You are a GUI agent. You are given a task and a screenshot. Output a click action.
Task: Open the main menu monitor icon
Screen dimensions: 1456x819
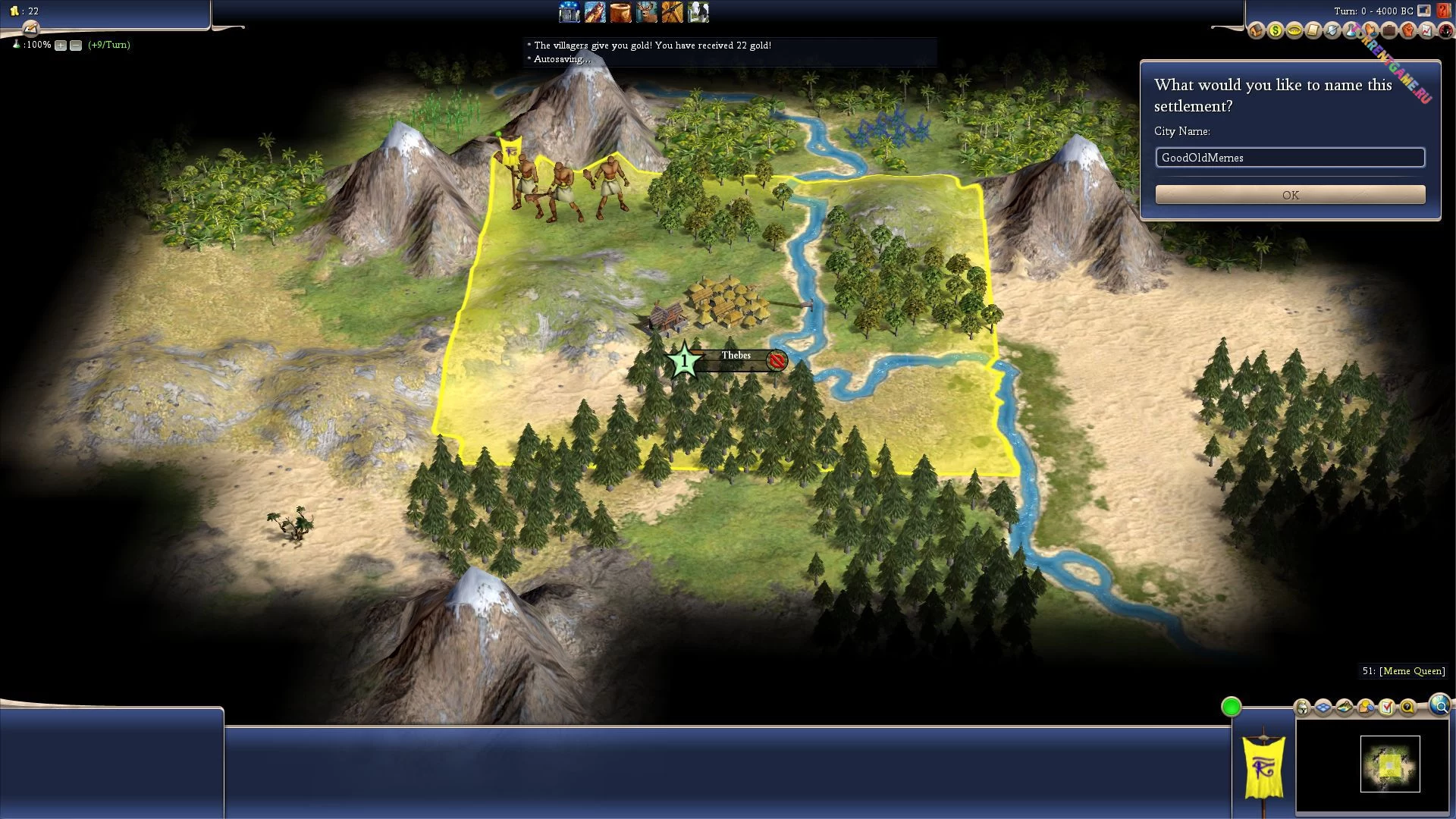[1424, 11]
